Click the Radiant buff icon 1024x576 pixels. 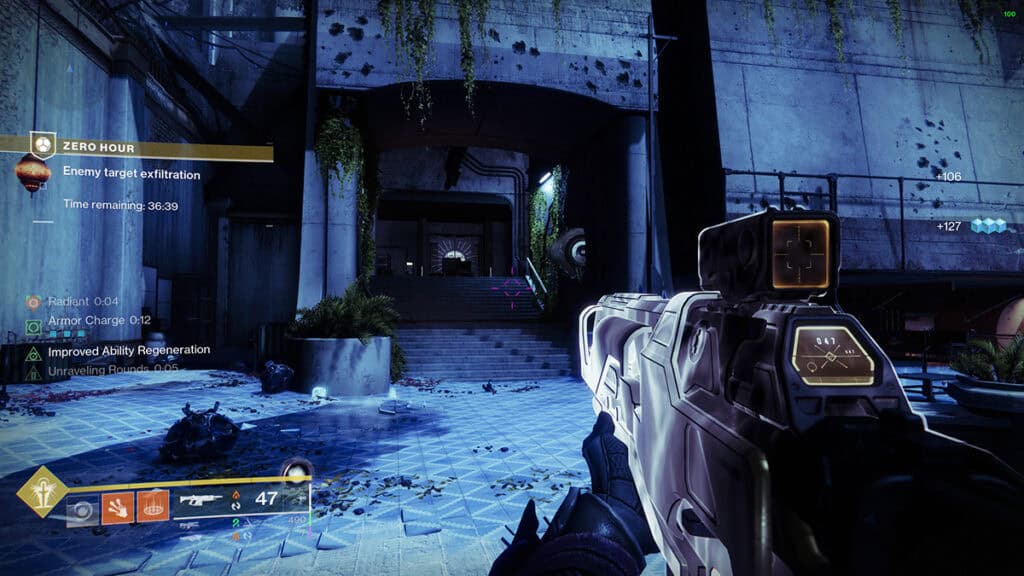(x=33, y=302)
